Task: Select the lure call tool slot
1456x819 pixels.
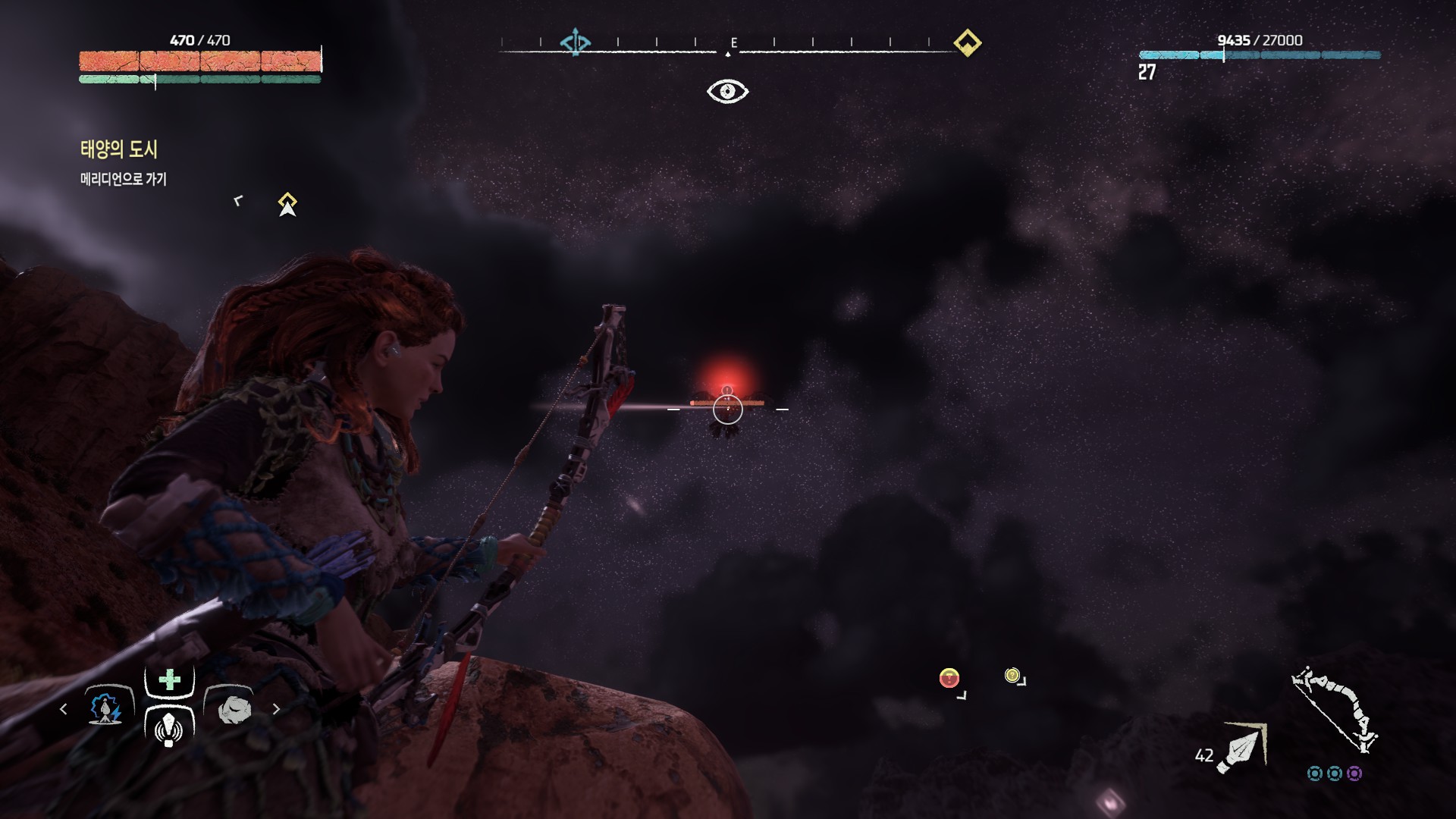Action: click(x=168, y=728)
